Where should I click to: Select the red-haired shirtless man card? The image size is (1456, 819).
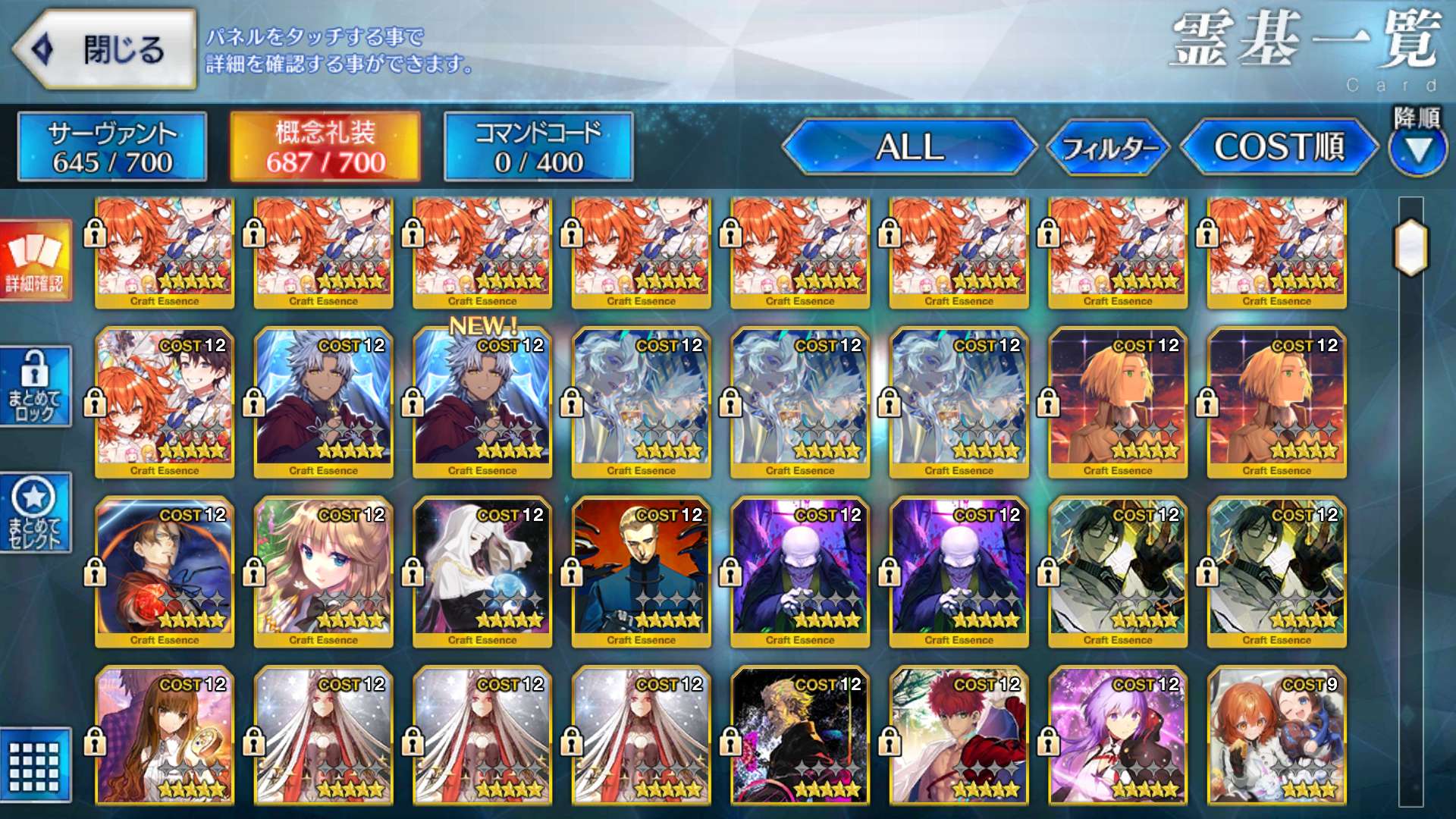click(959, 736)
